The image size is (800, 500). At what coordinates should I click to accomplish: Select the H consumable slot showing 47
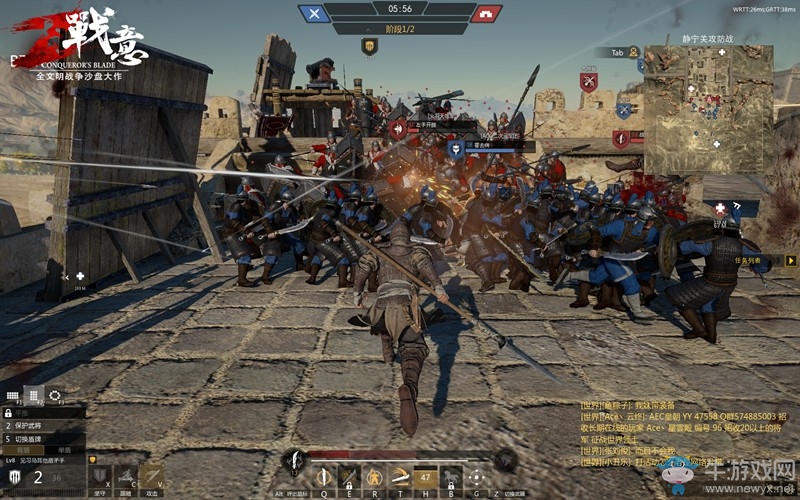pos(425,477)
